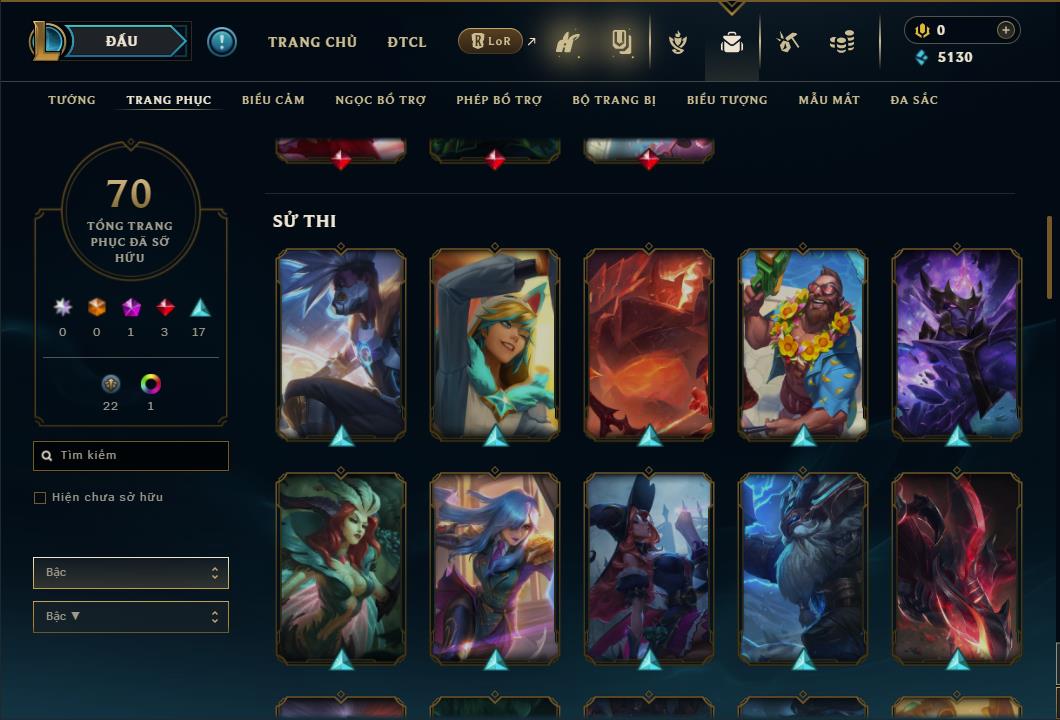The width and height of the screenshot is (1060, 720).
Task: Go to the ĐTCL mode page
Action: 407,42
